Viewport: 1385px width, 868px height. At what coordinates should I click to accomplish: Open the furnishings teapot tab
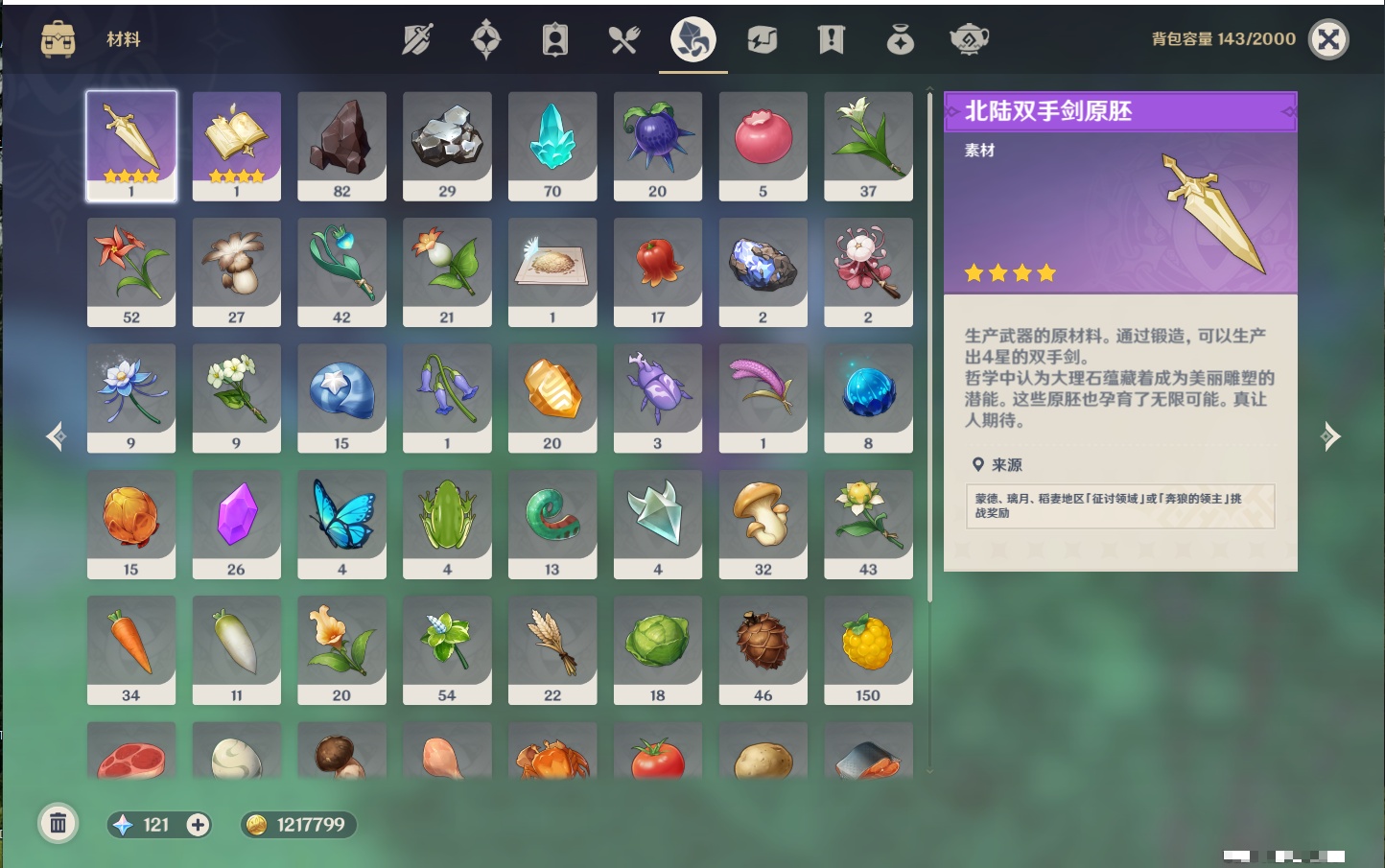[x=969, y=39]
